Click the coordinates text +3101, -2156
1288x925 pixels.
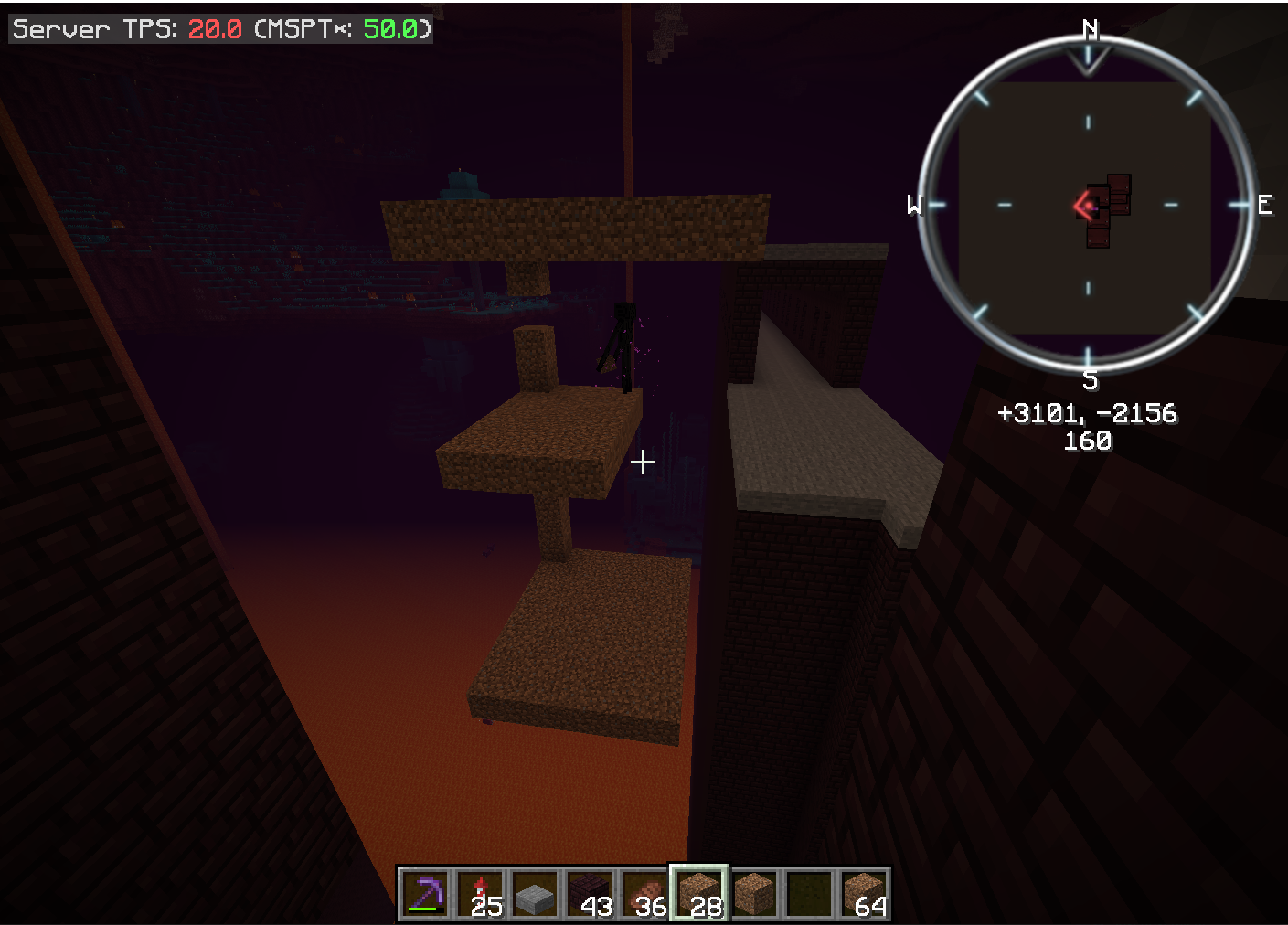tap(1088, 413)
